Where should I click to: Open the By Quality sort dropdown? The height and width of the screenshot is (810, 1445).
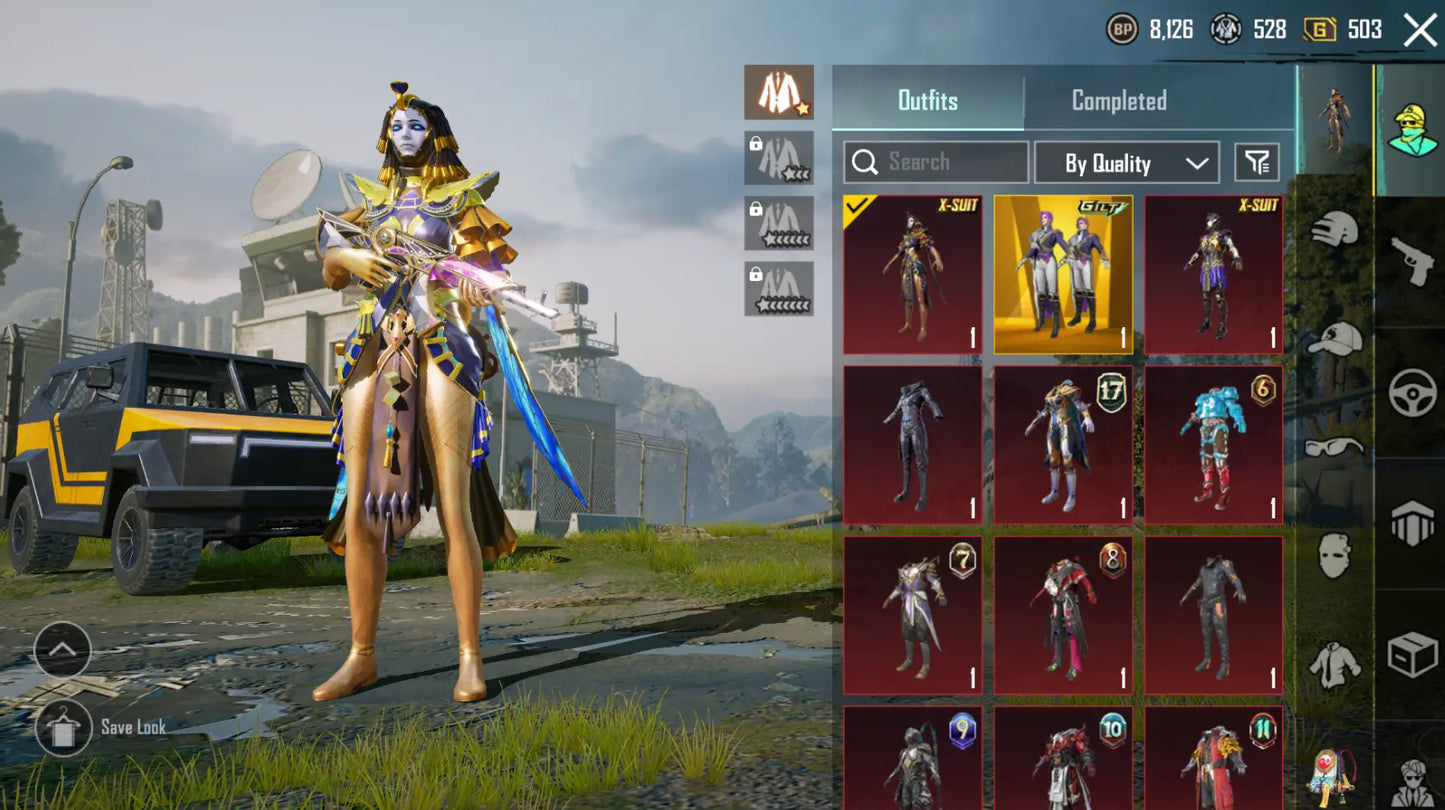[x=1126, y=163]
